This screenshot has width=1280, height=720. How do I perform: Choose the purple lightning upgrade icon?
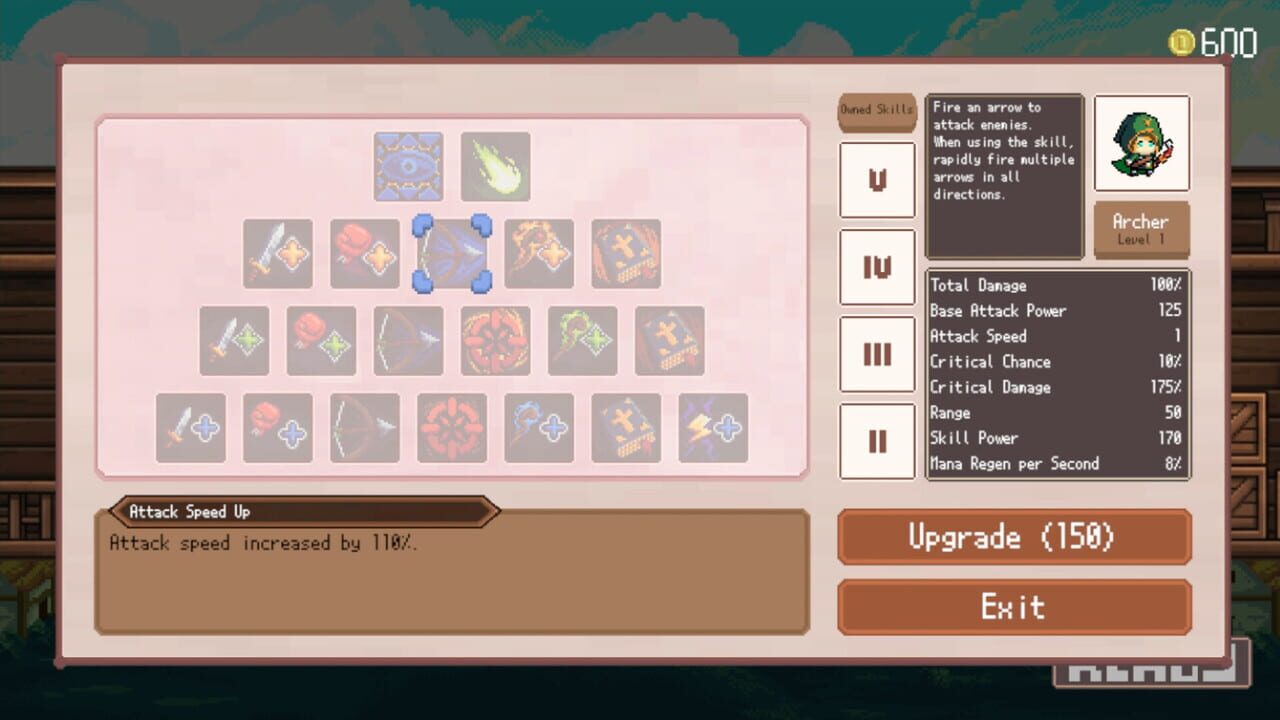point(712,428)
